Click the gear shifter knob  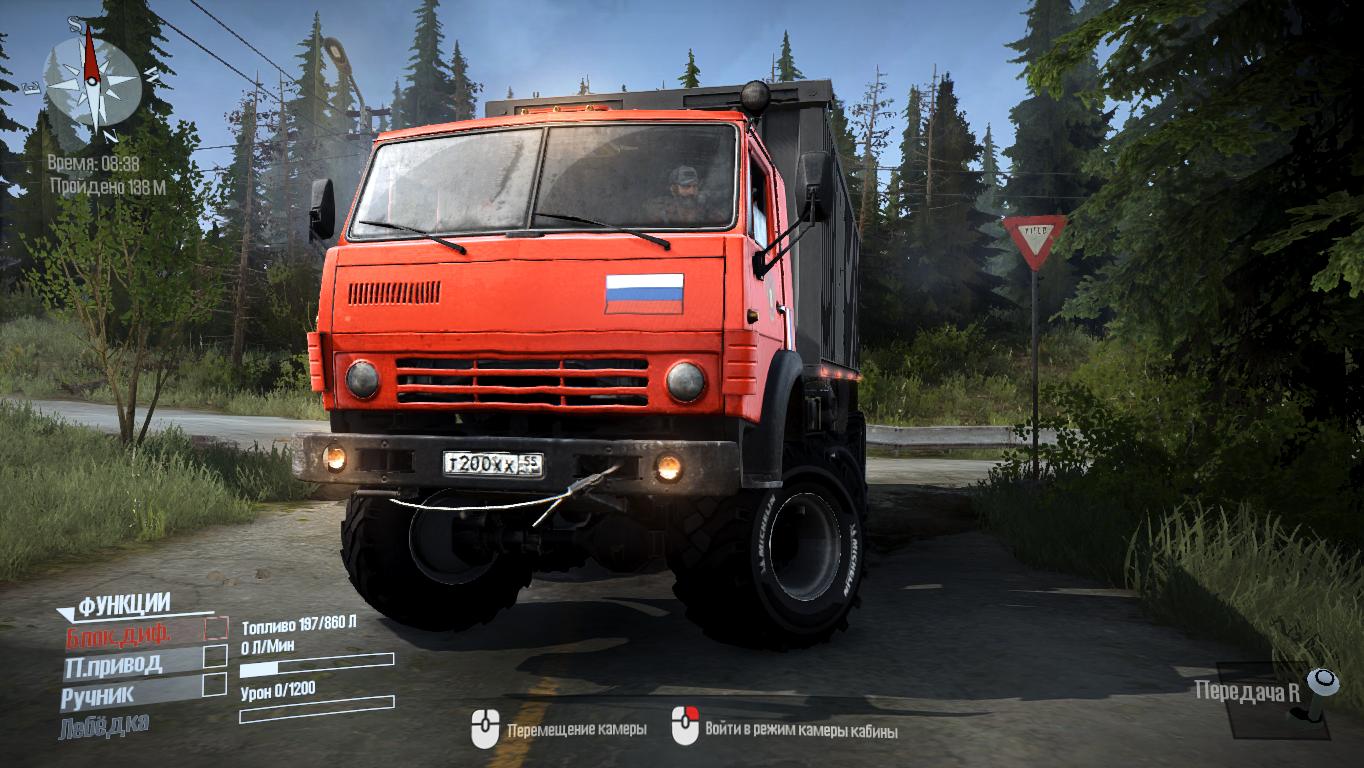pos(1324,684)
